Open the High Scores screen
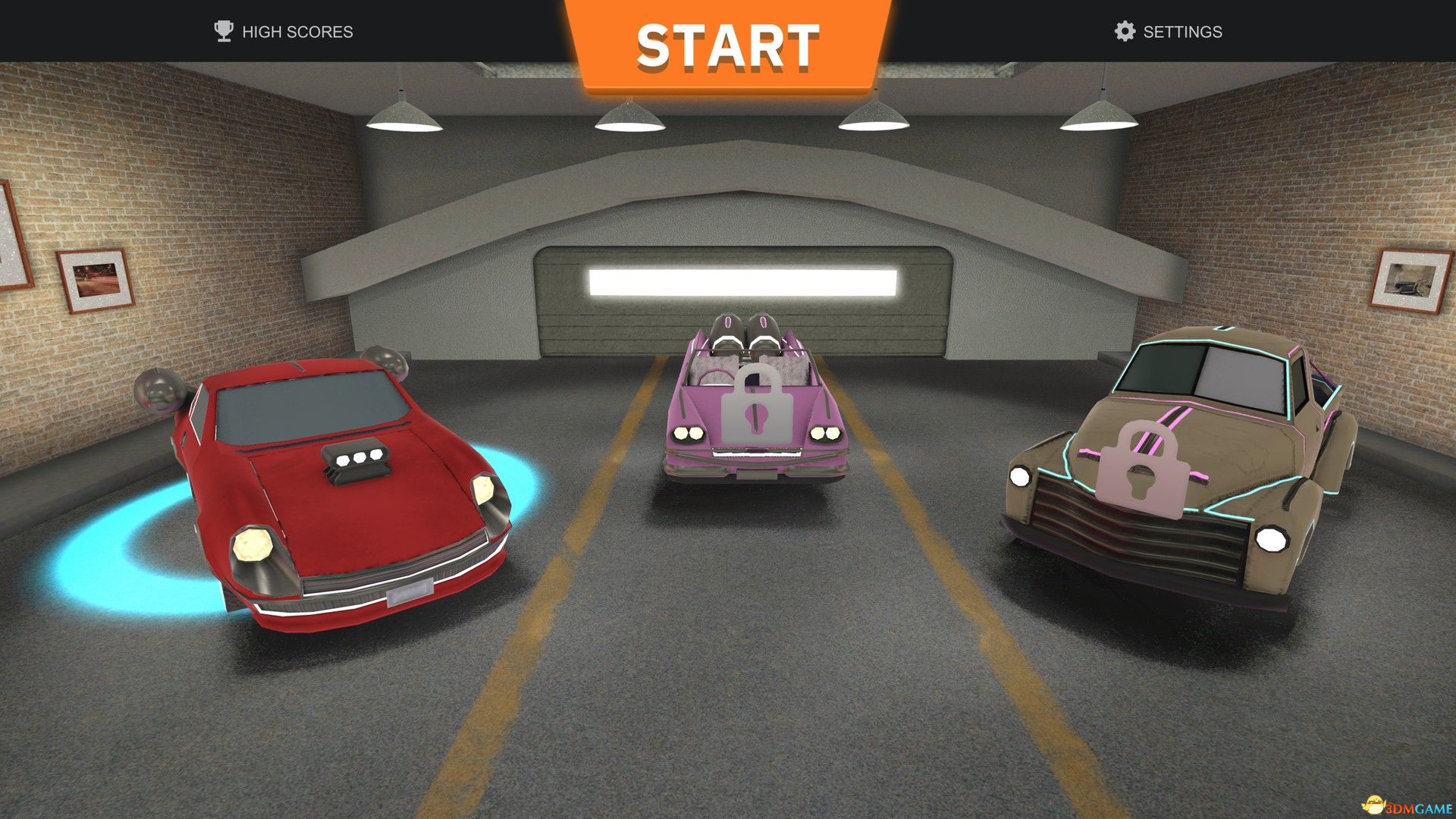Image resolution: width=1456 pixels, height=819 pixels. coord(284,32)
